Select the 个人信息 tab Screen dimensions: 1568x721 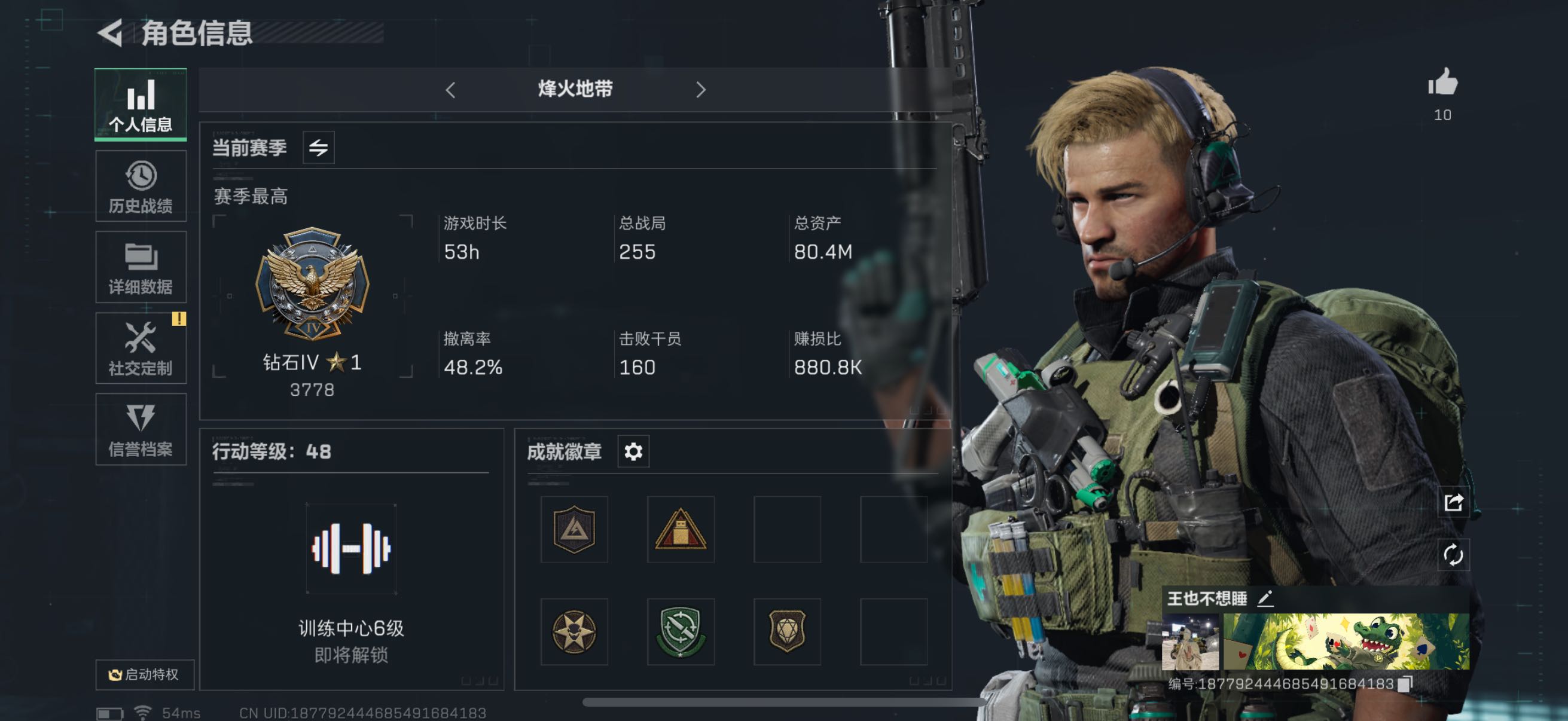coord(141,105)
